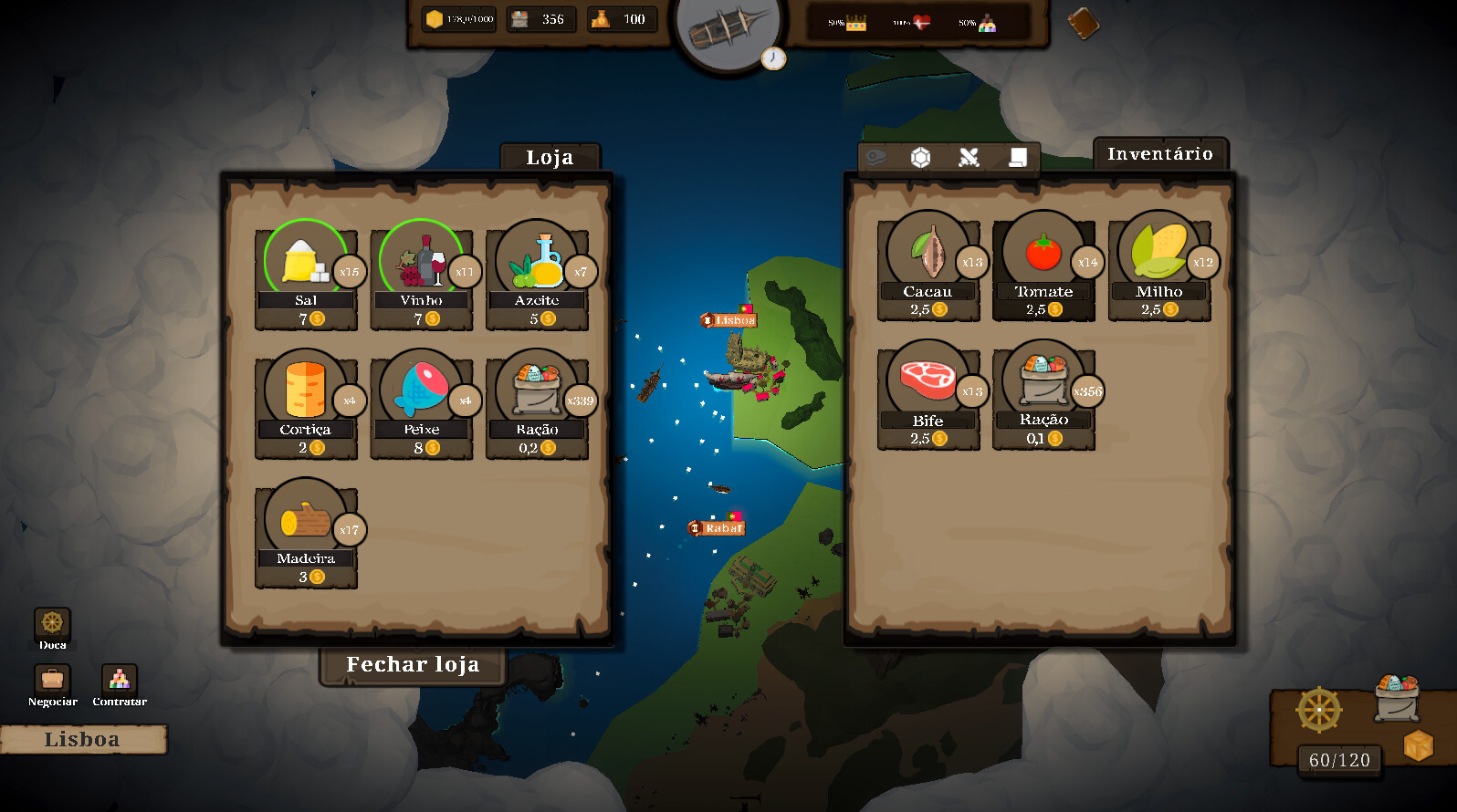Open the journal book icon
This screenshot has height=812, width=1457.
tap(1083, 24)
